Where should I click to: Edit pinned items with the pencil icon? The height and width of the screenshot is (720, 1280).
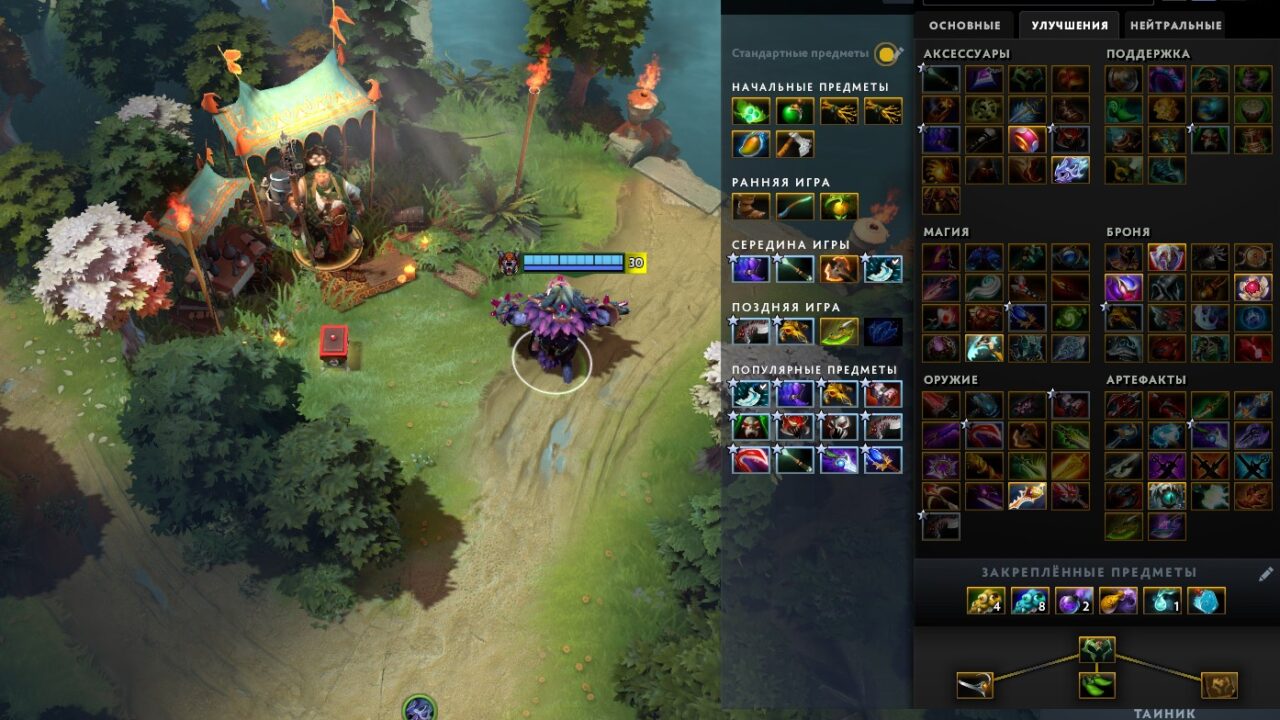(x=1265, y=574)
